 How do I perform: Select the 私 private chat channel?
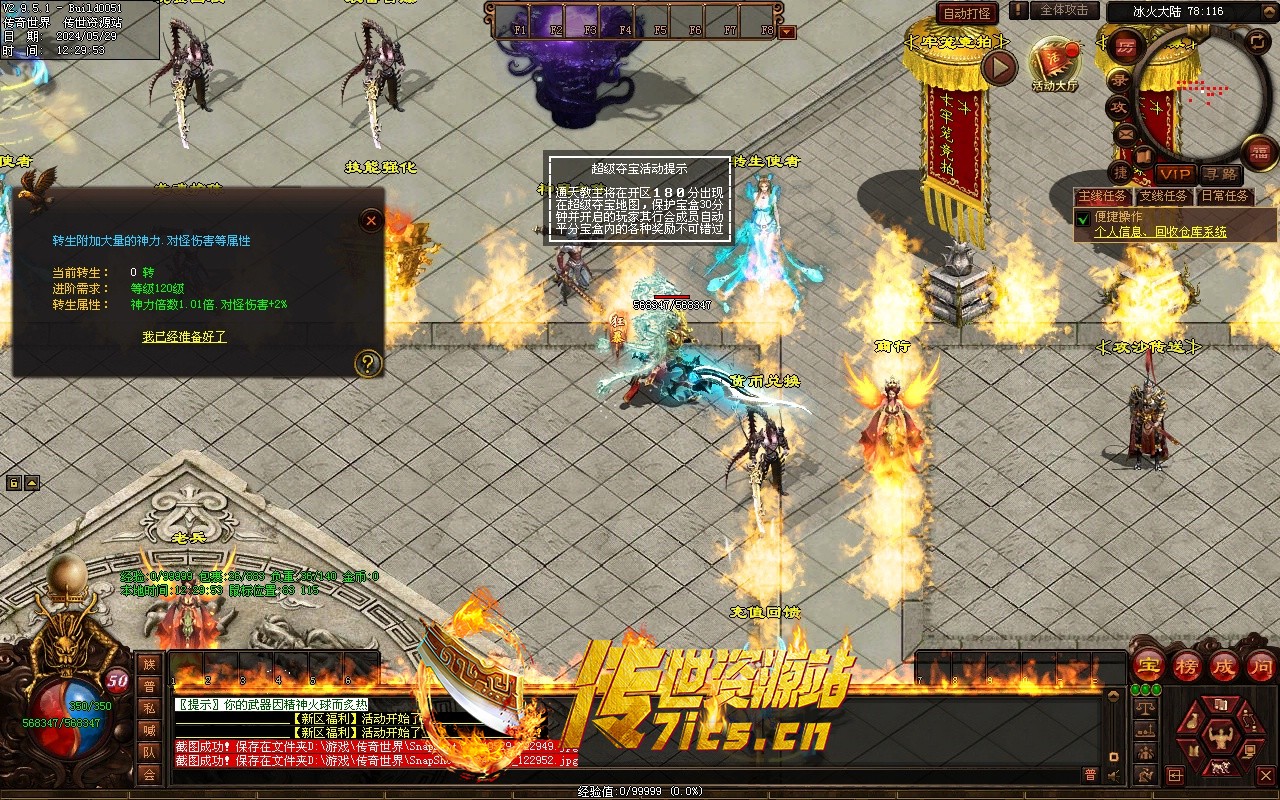click(x=149, y=708)
